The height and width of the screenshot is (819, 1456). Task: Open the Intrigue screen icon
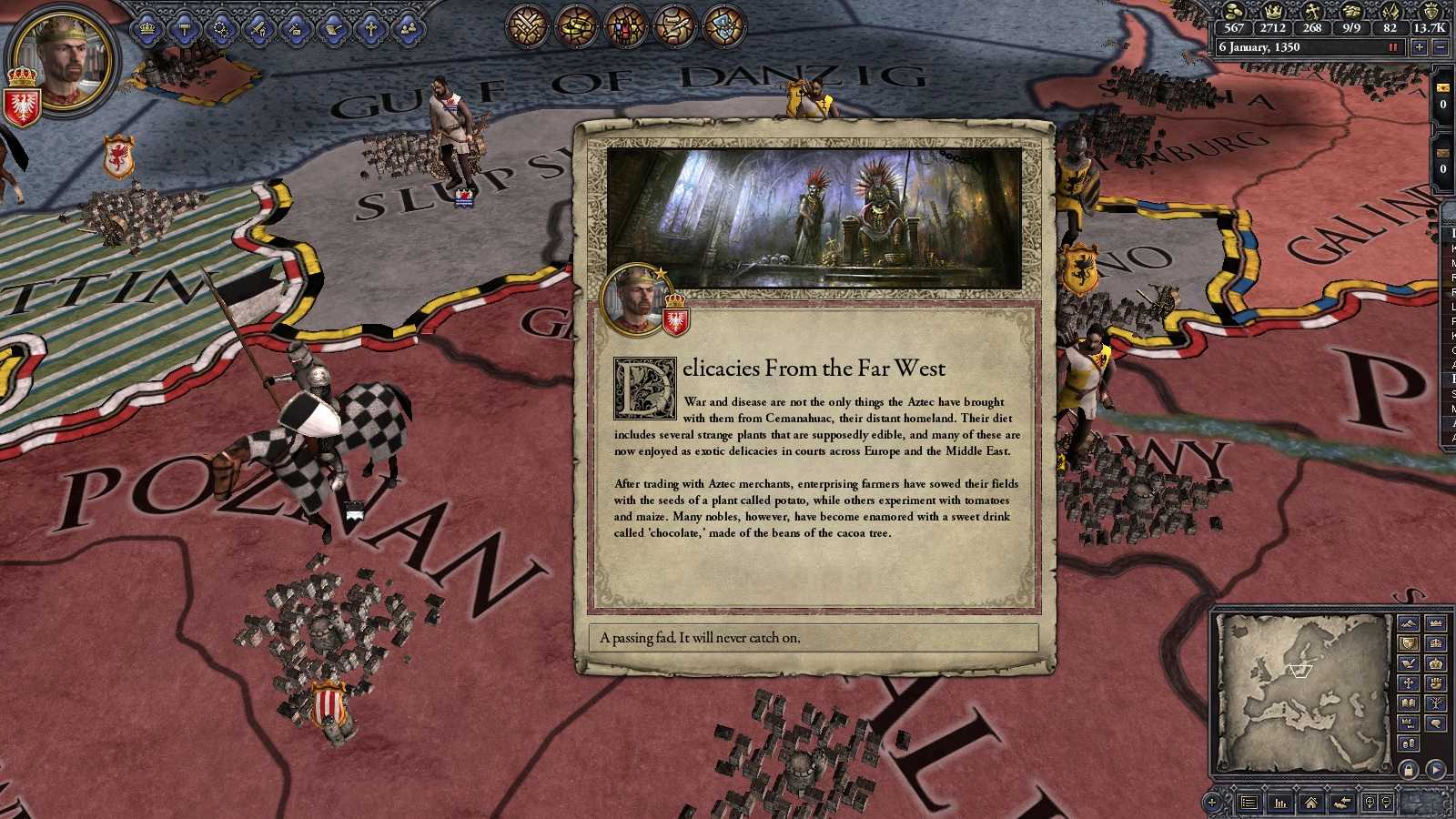tap(296, 28)
